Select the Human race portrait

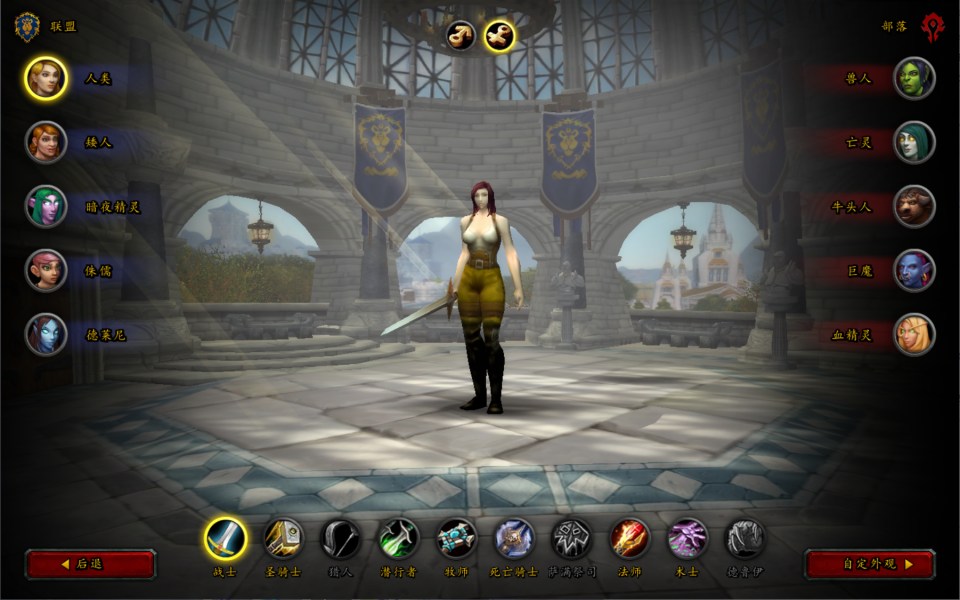pyautogui.click(x=46, y=79)
